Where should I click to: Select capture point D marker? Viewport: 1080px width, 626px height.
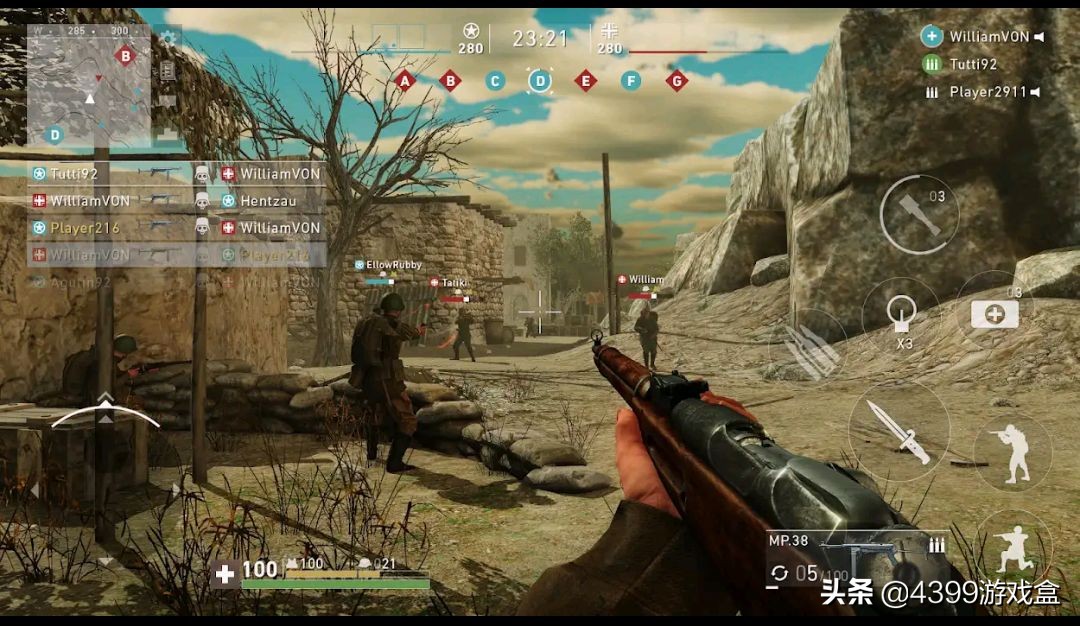point(540,81)
